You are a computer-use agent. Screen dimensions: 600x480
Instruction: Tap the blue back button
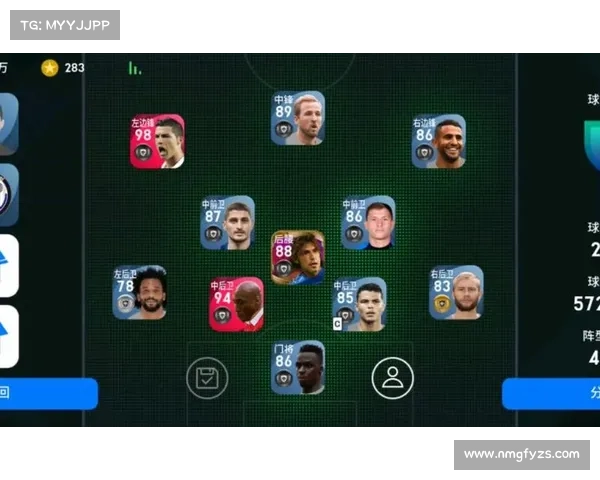(48, 393)
